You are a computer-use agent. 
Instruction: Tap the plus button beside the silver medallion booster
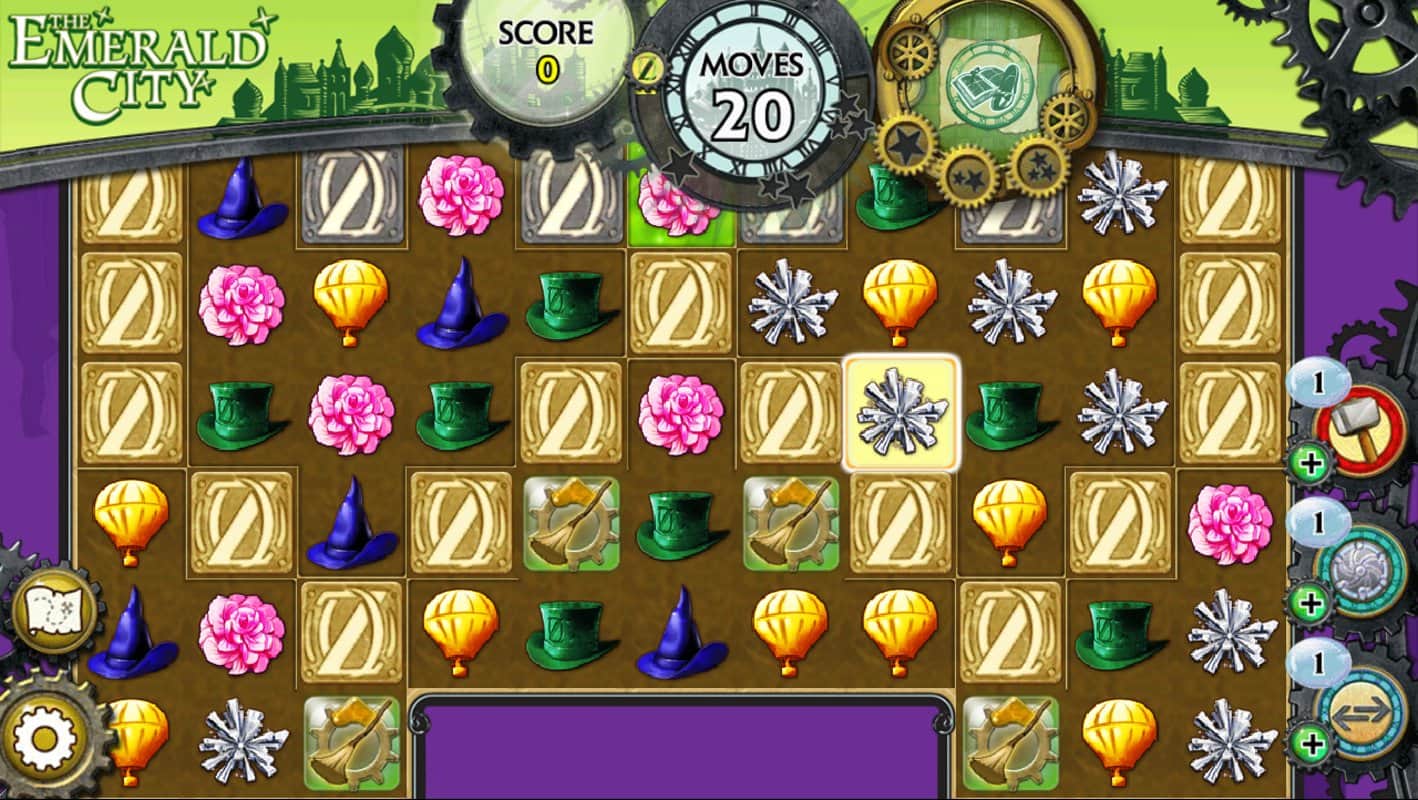coord(1309,603)
